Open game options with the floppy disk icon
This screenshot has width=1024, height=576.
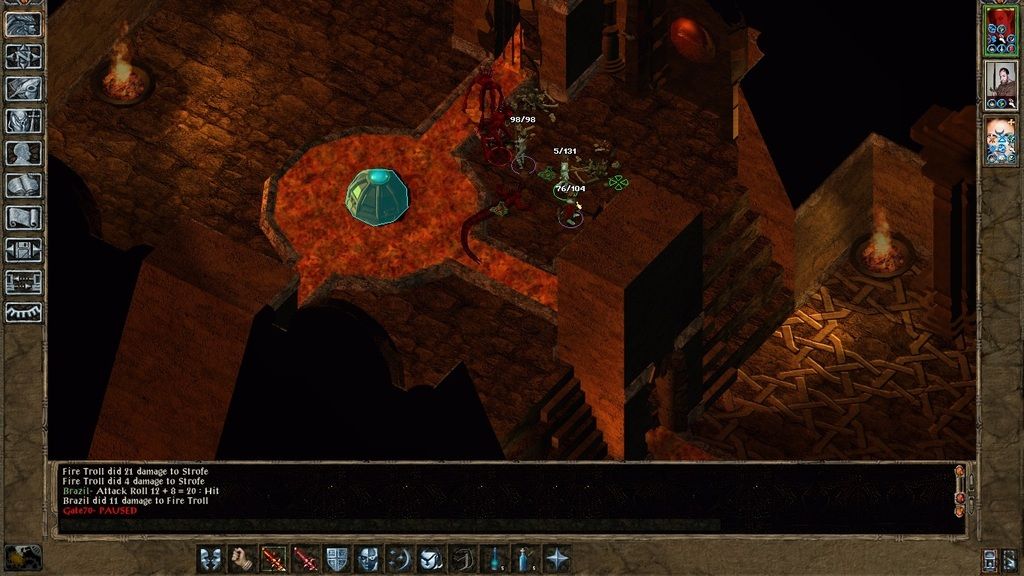pyautogui.click(x=23, y=250)
